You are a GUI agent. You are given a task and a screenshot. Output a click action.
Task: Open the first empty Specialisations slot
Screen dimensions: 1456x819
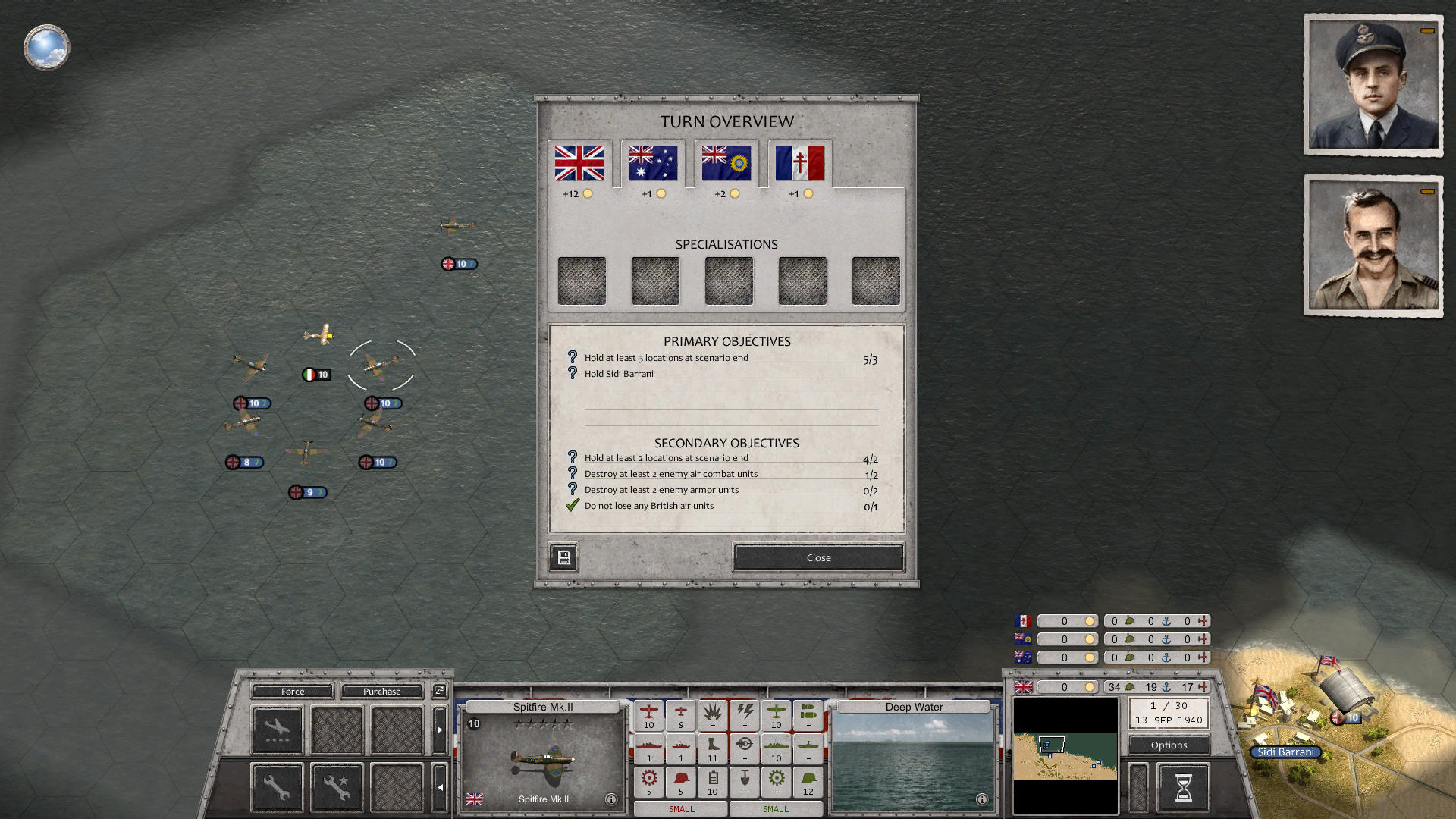point(582,280)
